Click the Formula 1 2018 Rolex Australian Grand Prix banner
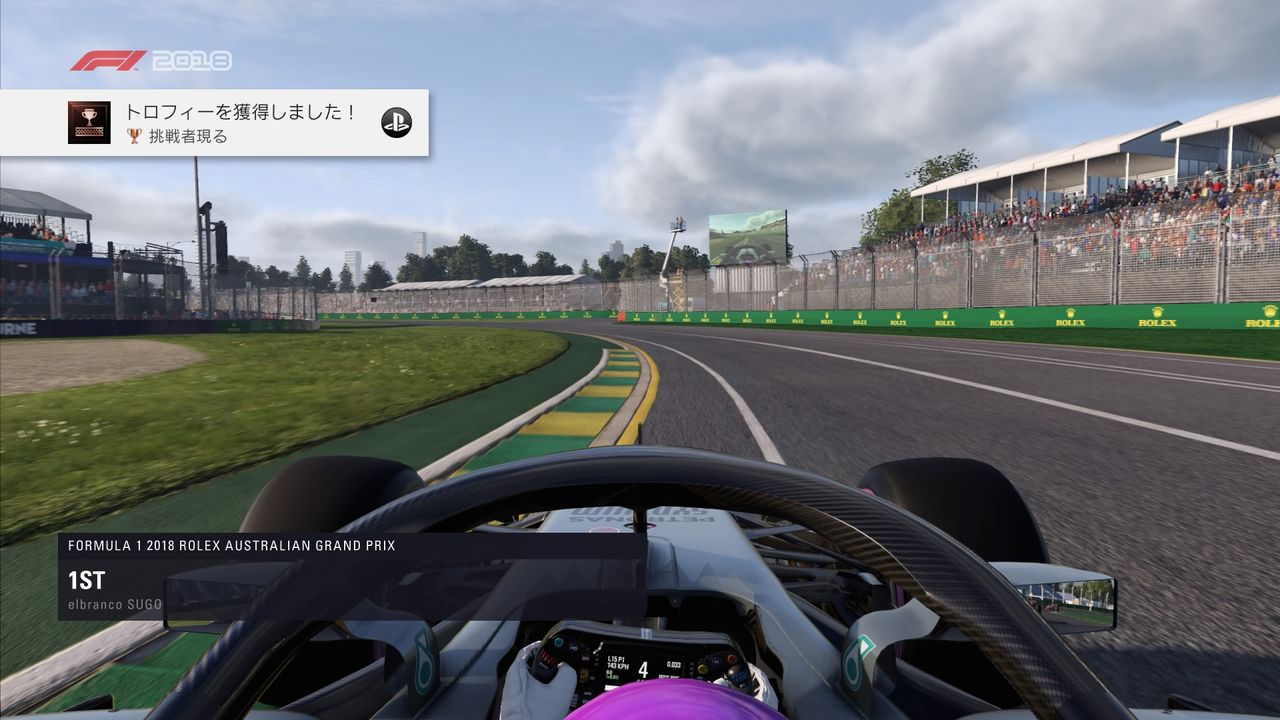This screenshot has width=1280, height=720. pos(231,547)
